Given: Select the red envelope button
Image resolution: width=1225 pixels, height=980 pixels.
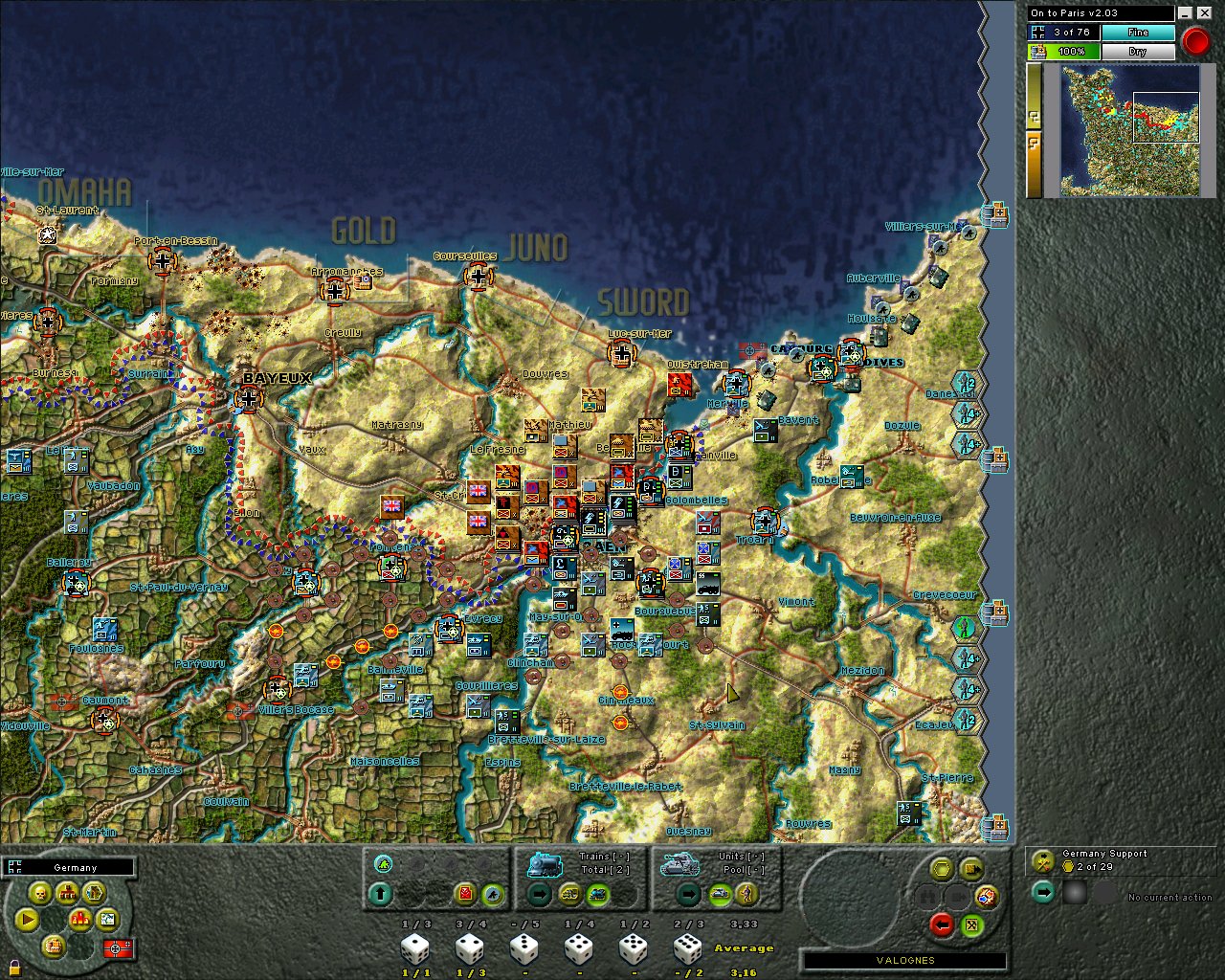Looking at the screenshot, I should point(465,895).
